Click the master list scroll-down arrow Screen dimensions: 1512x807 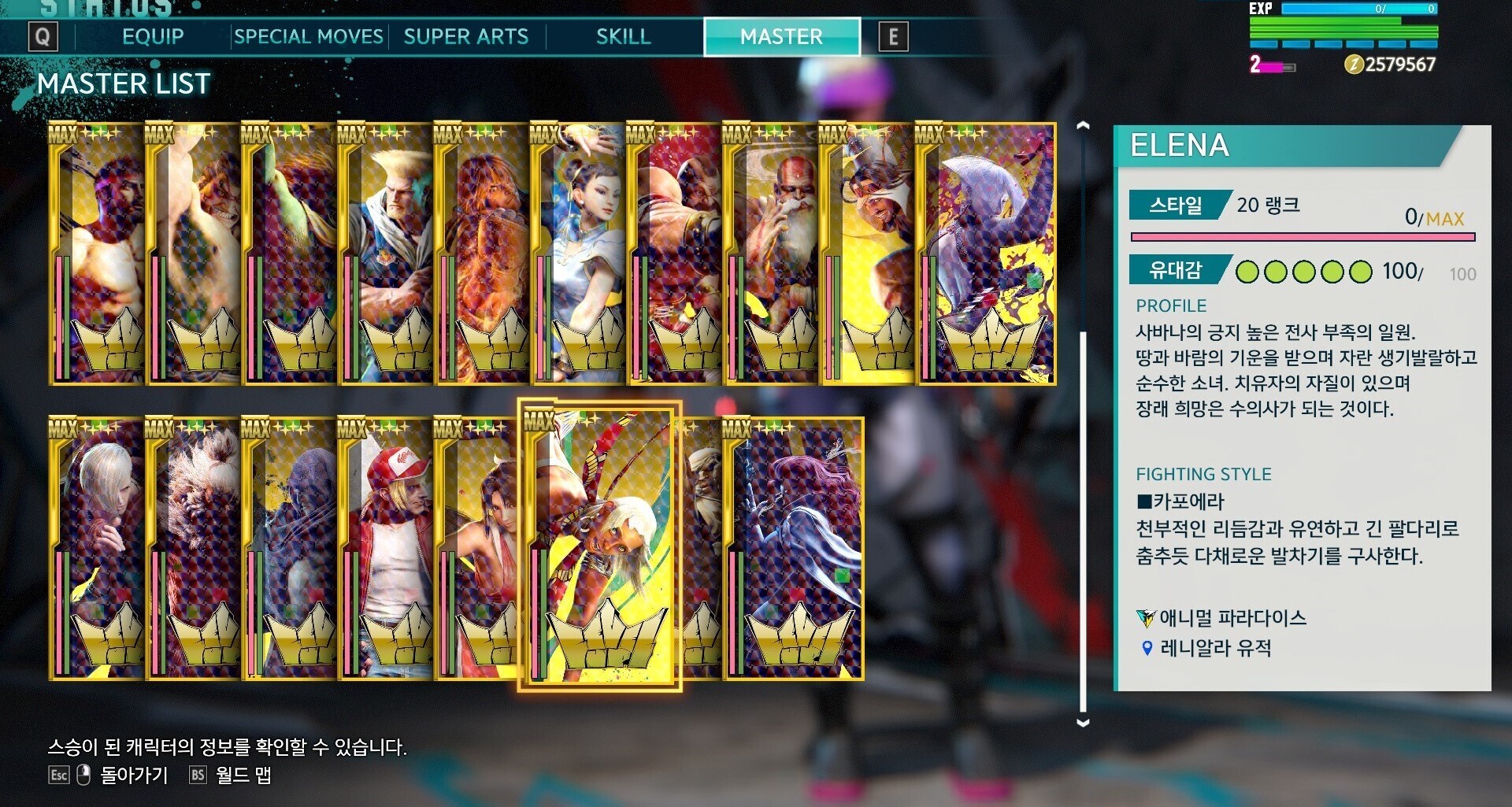pyautogui.click(x=1083, y=722)
